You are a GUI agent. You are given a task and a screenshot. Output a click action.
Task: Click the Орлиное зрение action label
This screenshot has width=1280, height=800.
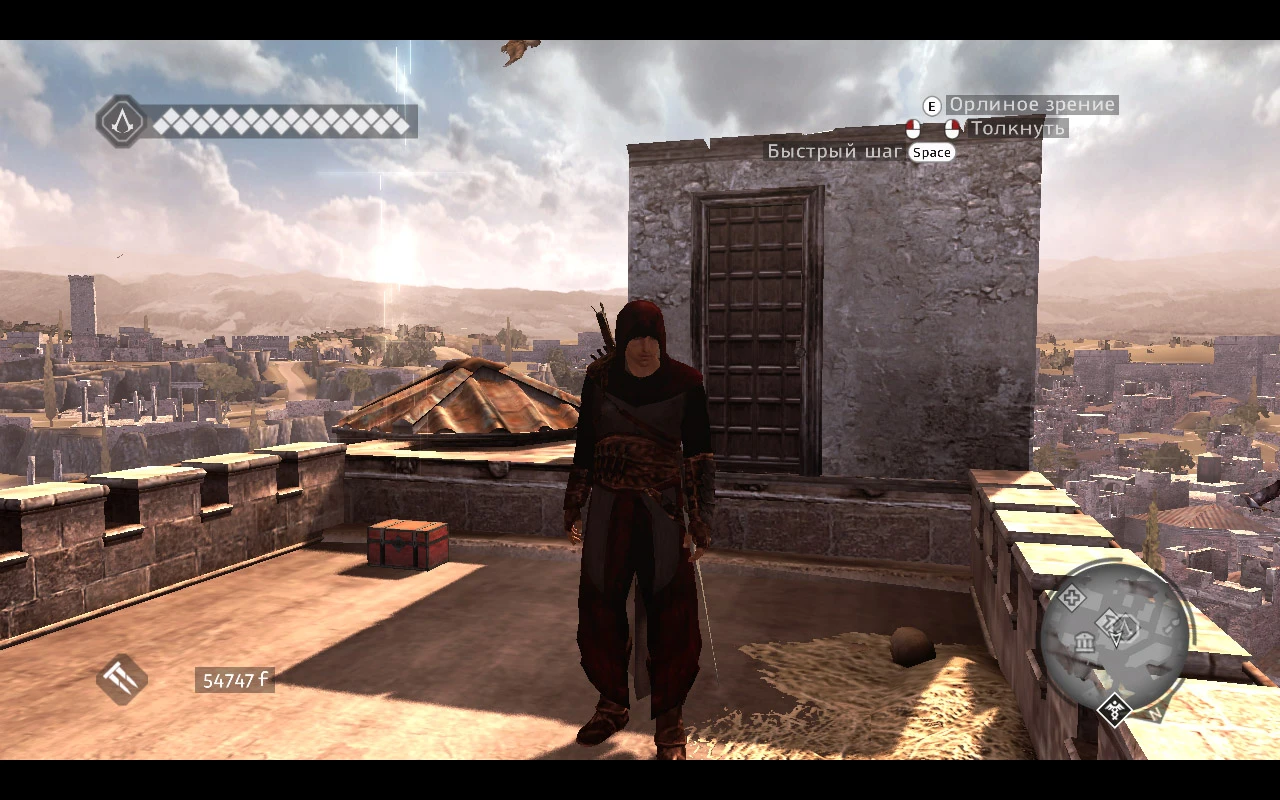[x=1032, y=104]
